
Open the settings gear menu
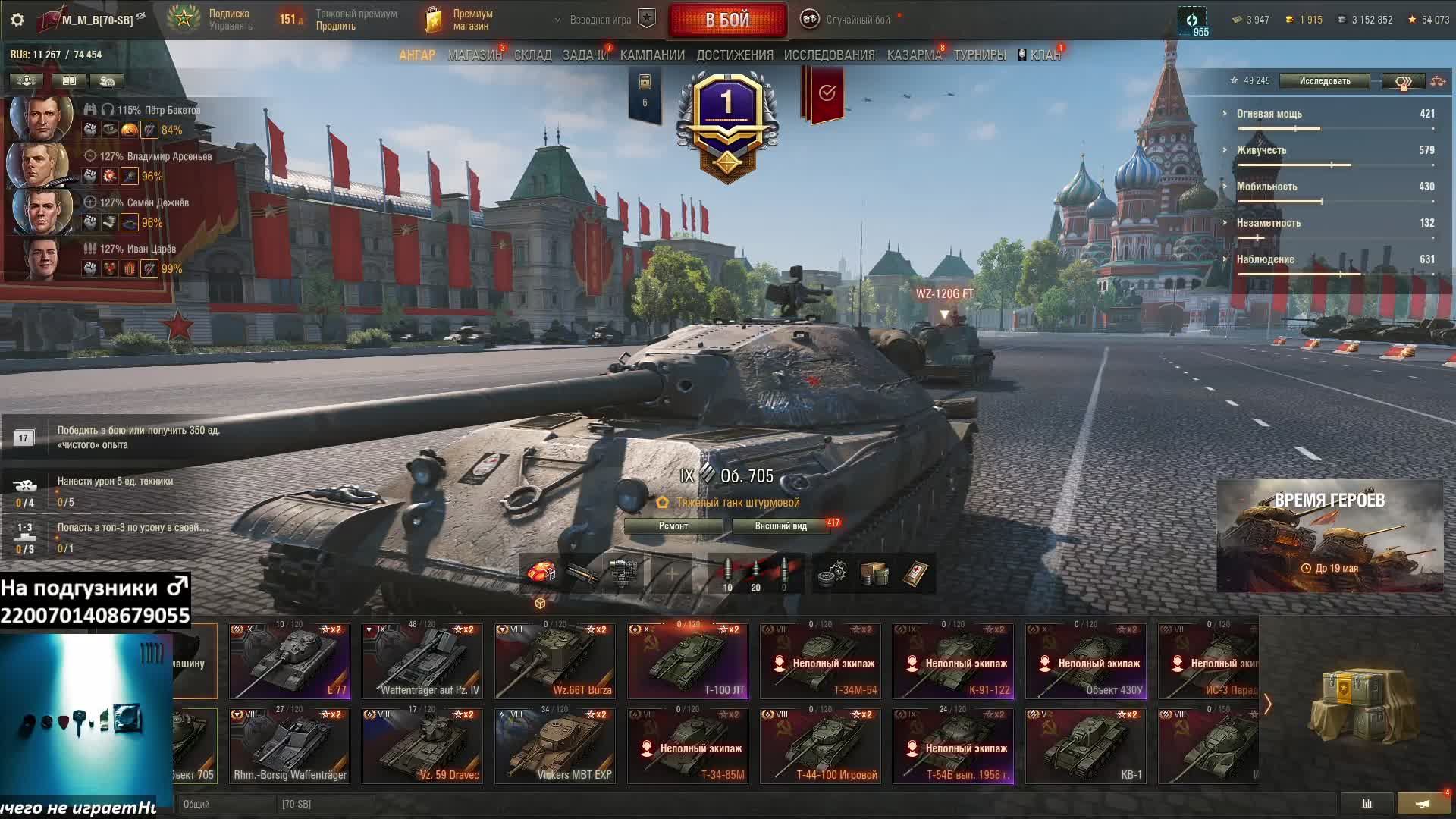tap(17, 20)
